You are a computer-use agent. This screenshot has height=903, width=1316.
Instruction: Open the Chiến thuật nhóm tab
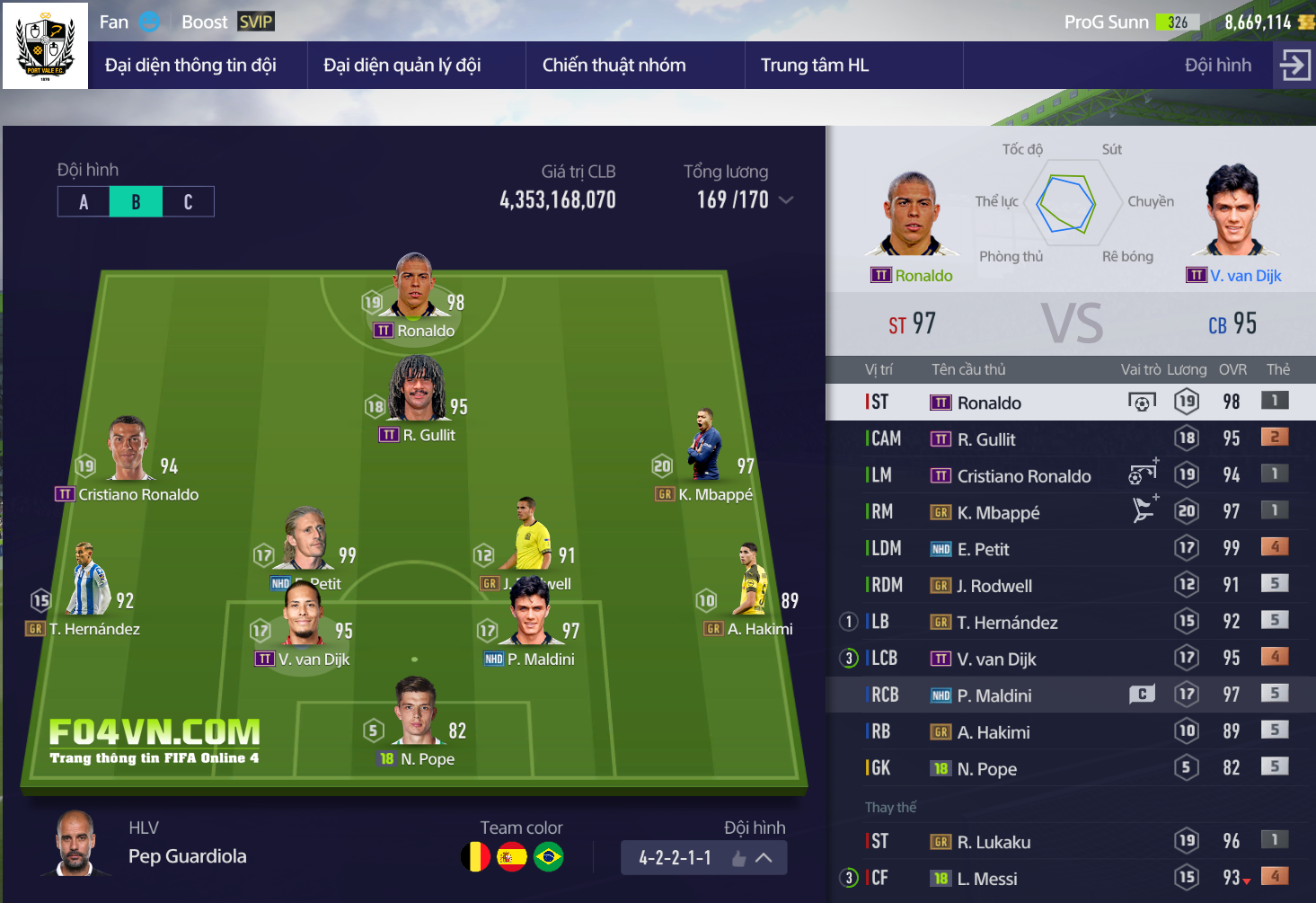pos(614,66)
